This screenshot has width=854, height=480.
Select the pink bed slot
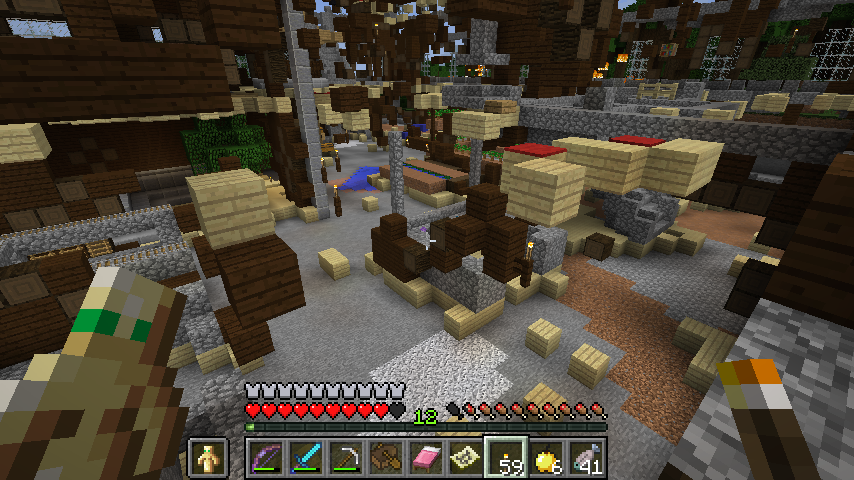pyautogui.click(x=426, y=459)
